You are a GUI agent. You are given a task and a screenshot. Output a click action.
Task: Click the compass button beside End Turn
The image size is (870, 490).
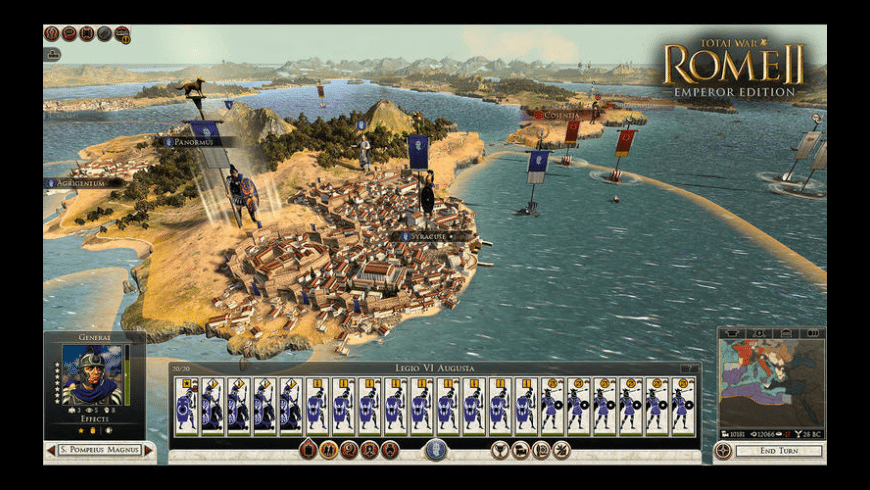[x=723, y=451]
